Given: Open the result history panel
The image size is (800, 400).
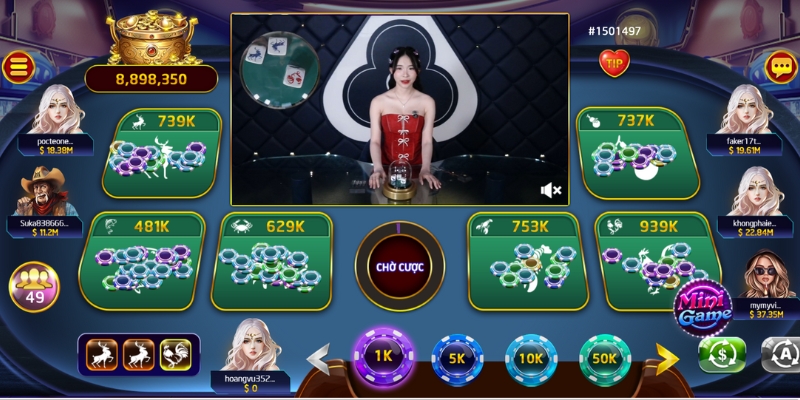Looking at the screenshot, I should coord(140,354).
